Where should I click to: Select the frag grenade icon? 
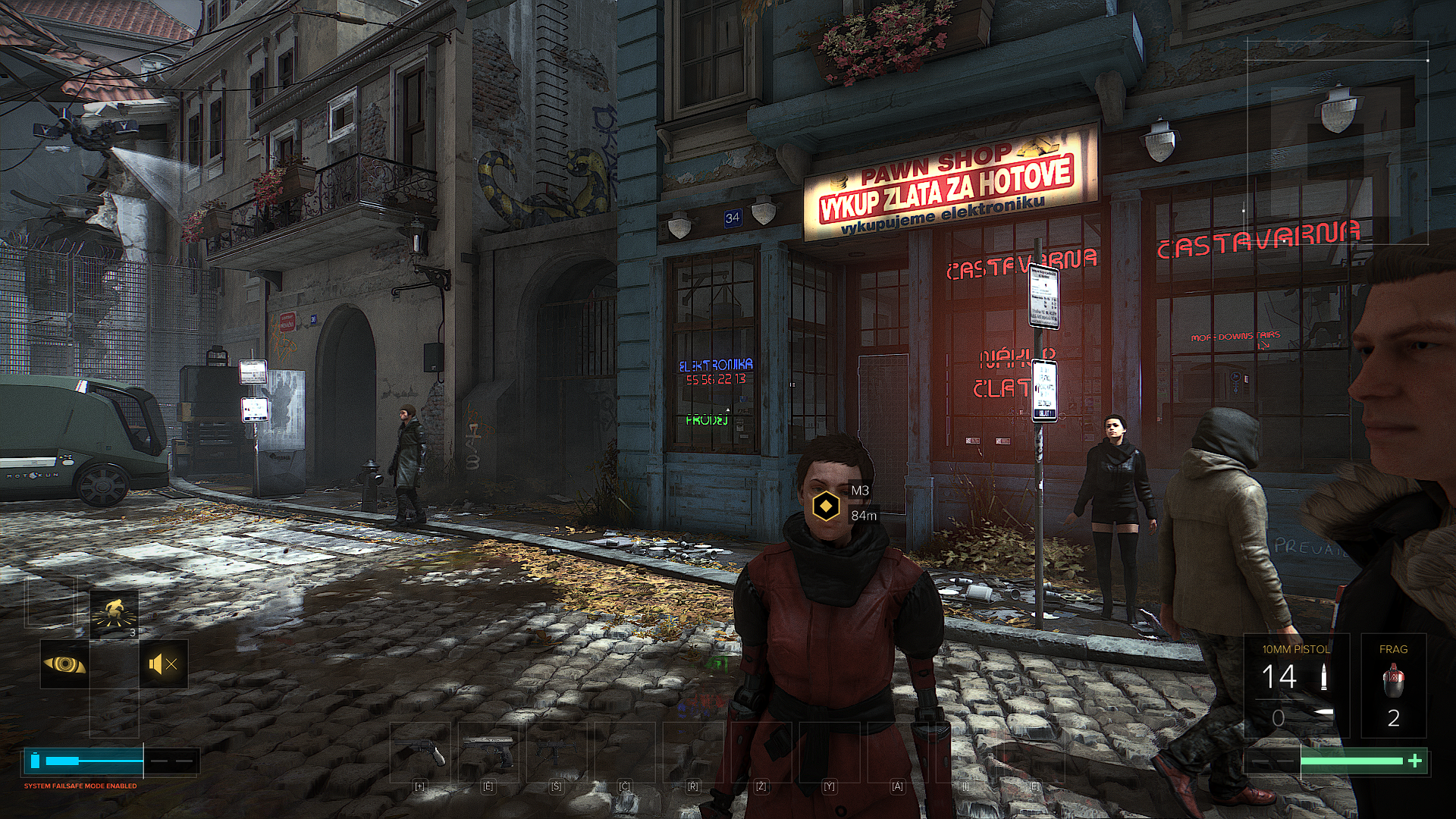(1393, 679)
